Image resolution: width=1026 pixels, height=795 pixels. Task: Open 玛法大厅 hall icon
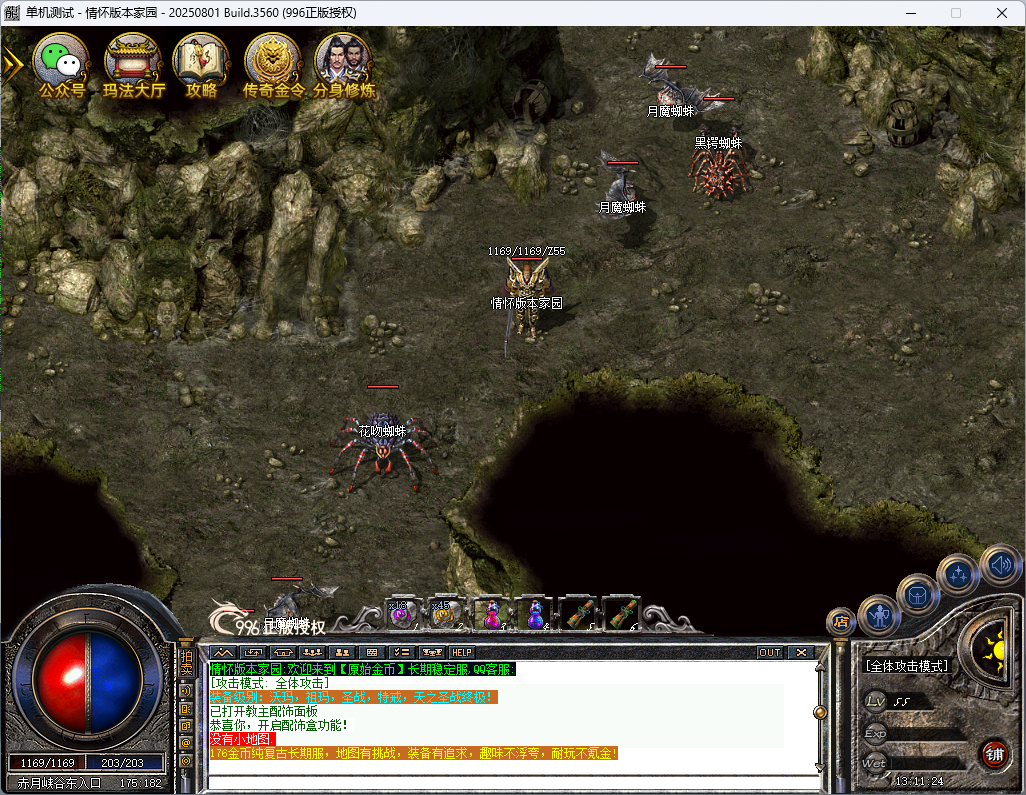click(x=133, y=62)
